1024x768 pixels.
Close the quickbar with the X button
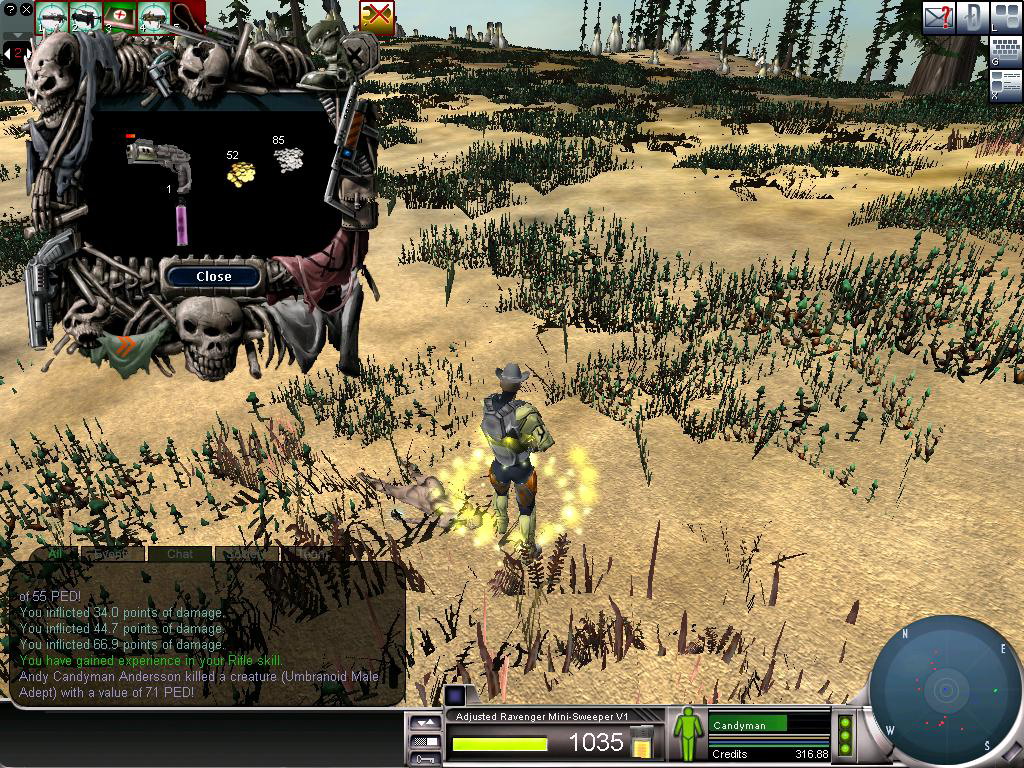[x=26, y=10]
